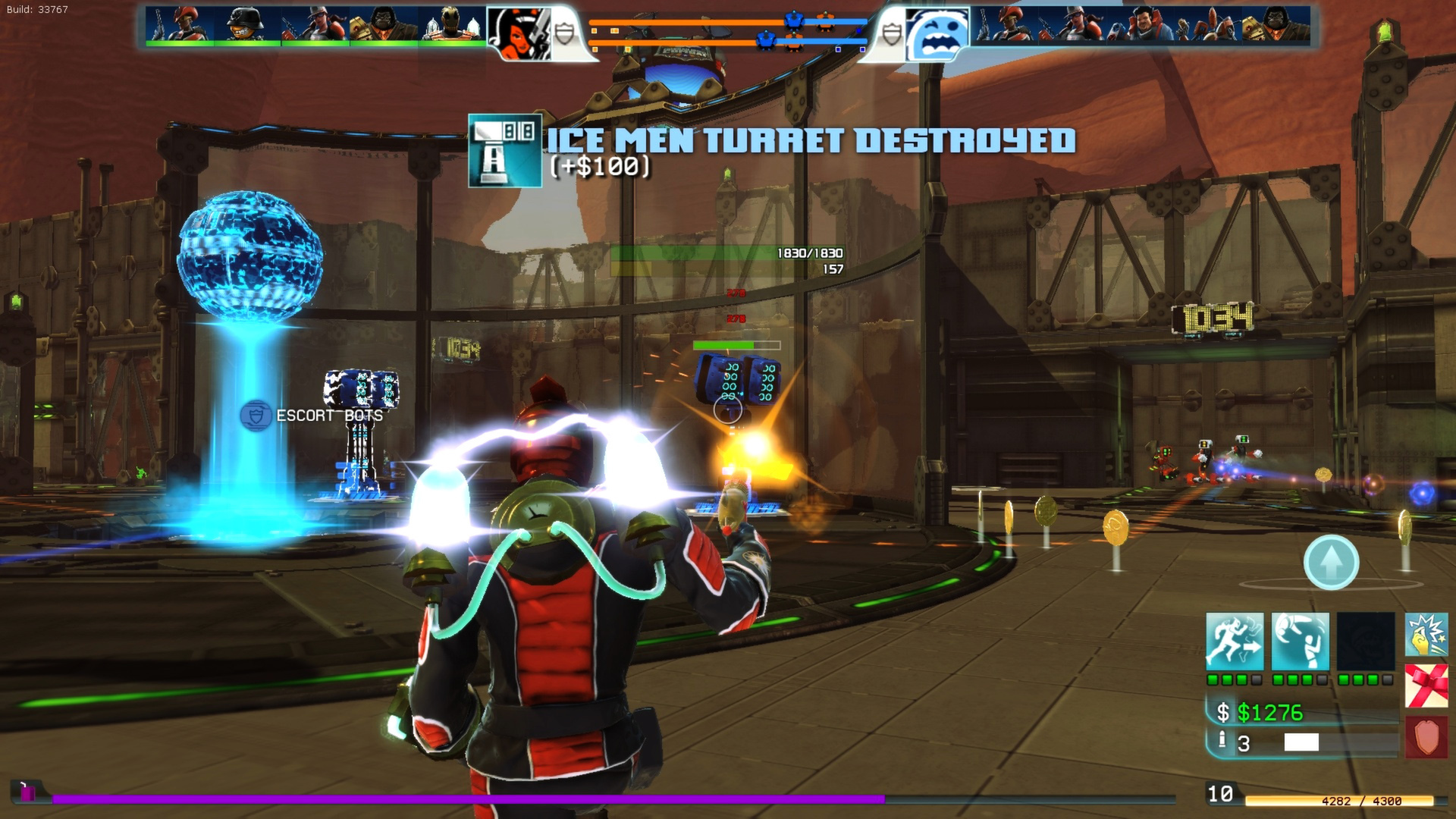Click the Escort Bots objective marker
This screenshot has width=1456, height=819.
tap(256, 416)
